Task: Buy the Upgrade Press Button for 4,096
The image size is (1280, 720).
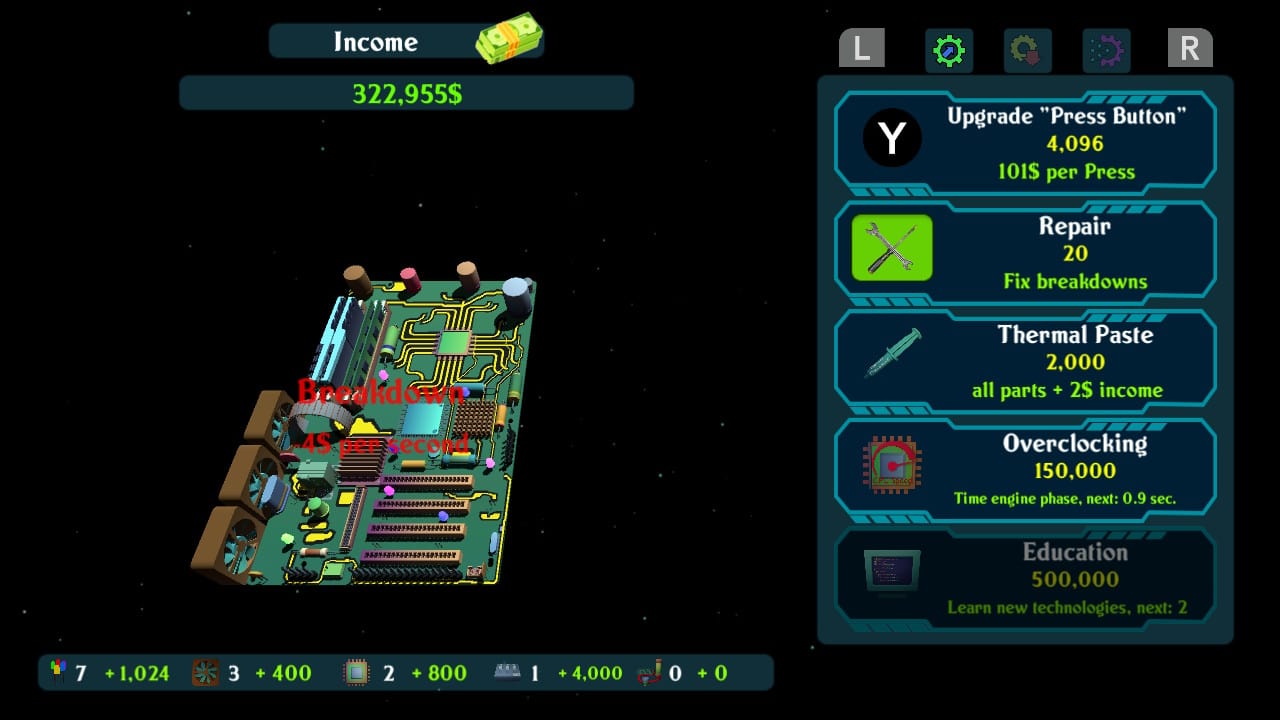Action: (1063, 142)
